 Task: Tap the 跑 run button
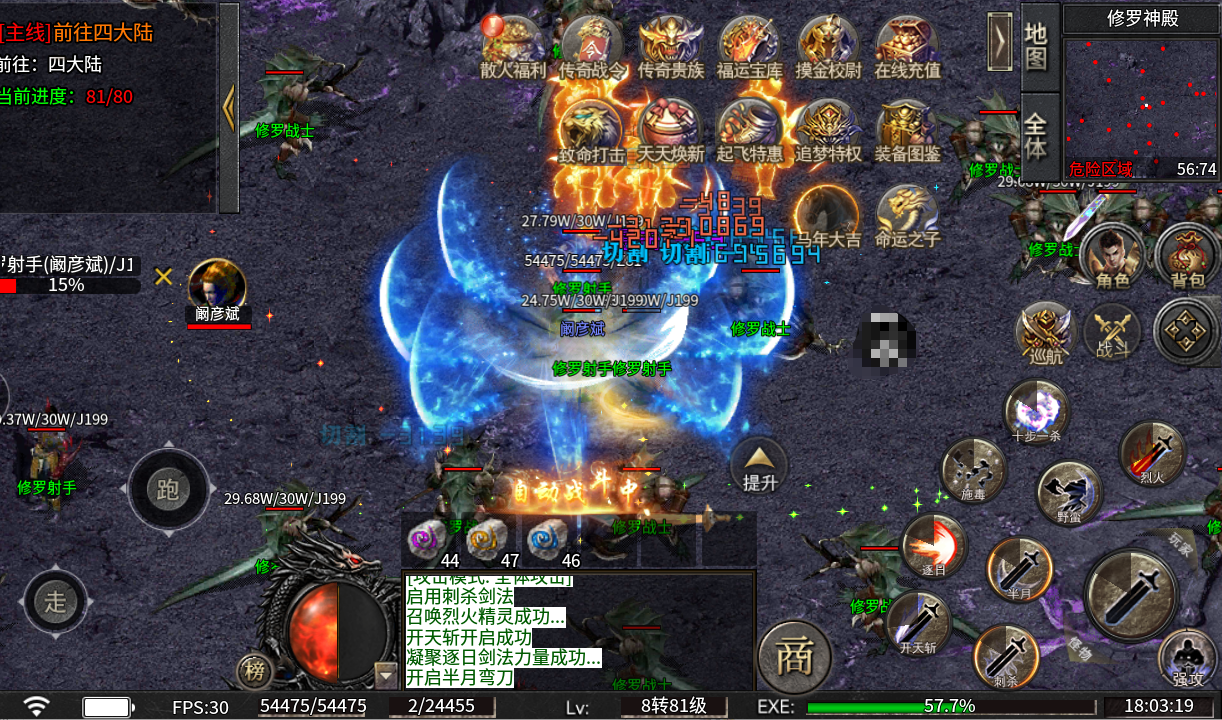coord(167,488)
